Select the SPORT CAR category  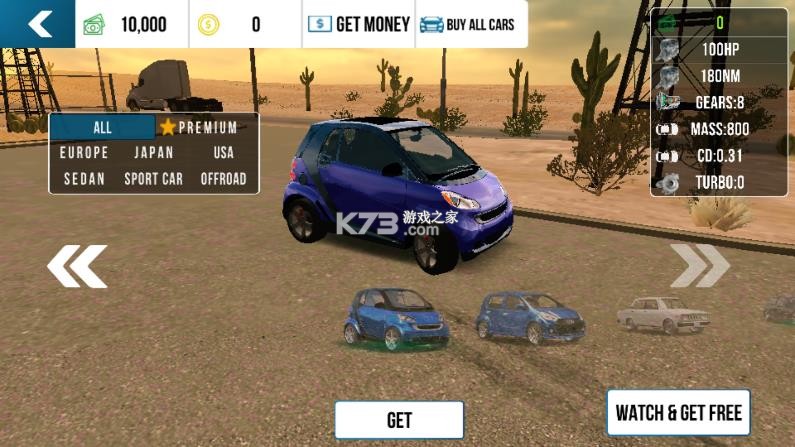[153, 179]
